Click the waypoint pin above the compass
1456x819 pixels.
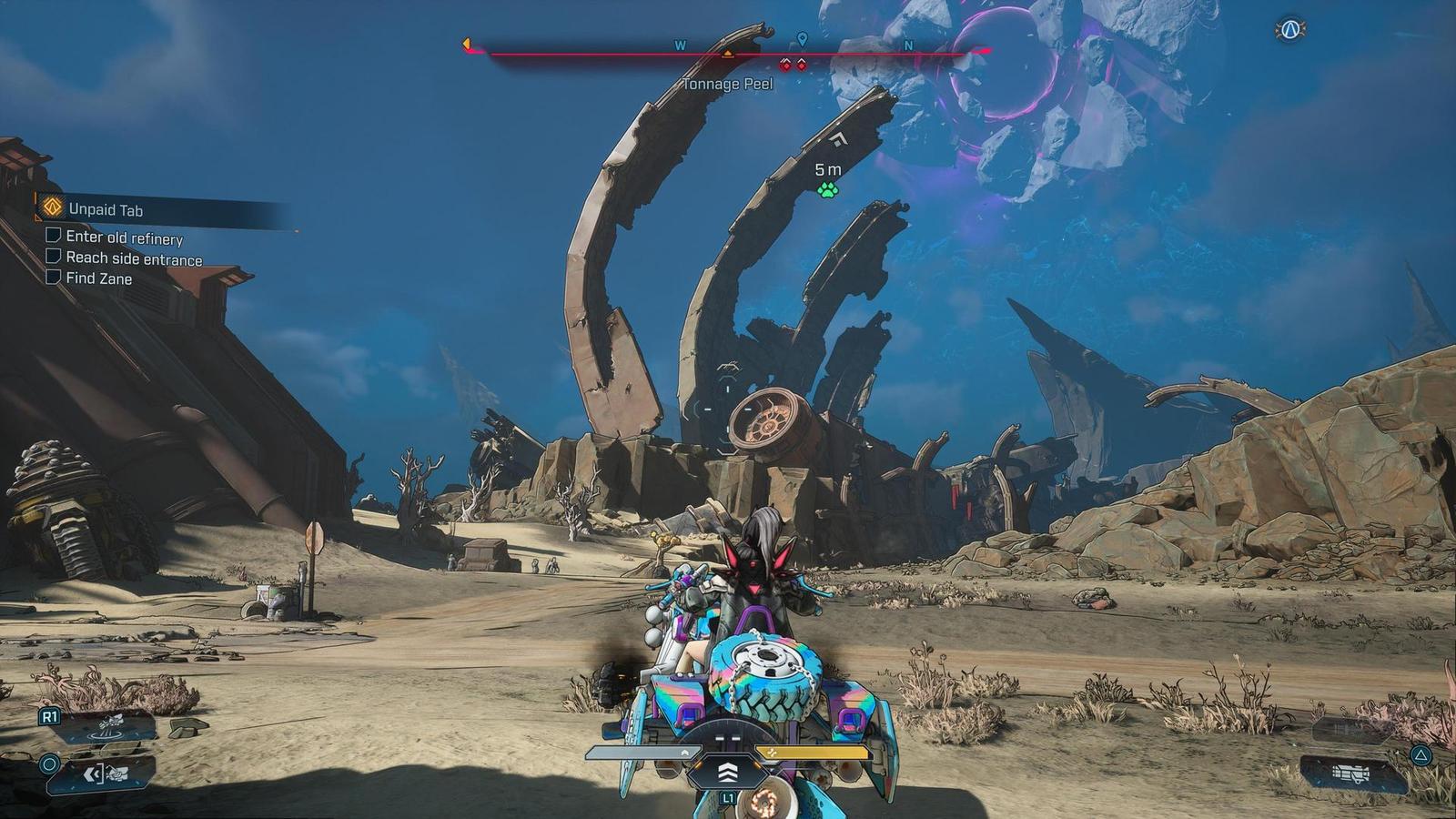[x=802, y=38]
